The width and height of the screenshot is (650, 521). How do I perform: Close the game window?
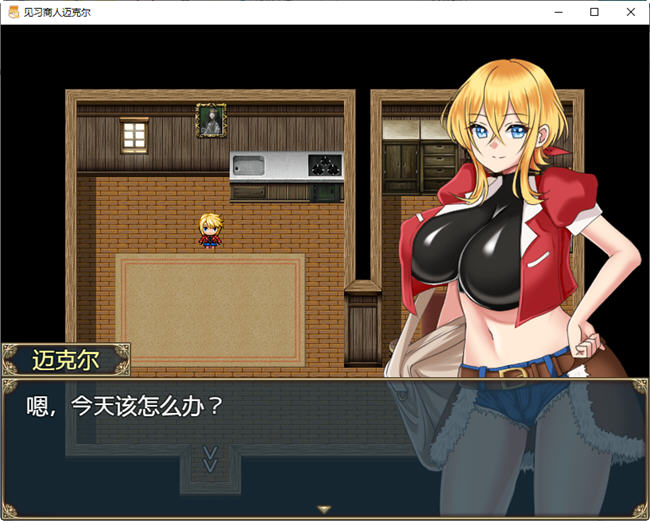point(627,12)
